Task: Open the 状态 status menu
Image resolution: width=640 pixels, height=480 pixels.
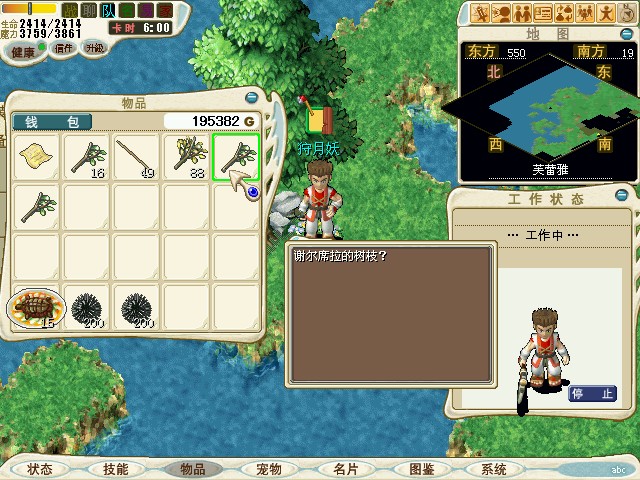Action: (x=40, y=469)
